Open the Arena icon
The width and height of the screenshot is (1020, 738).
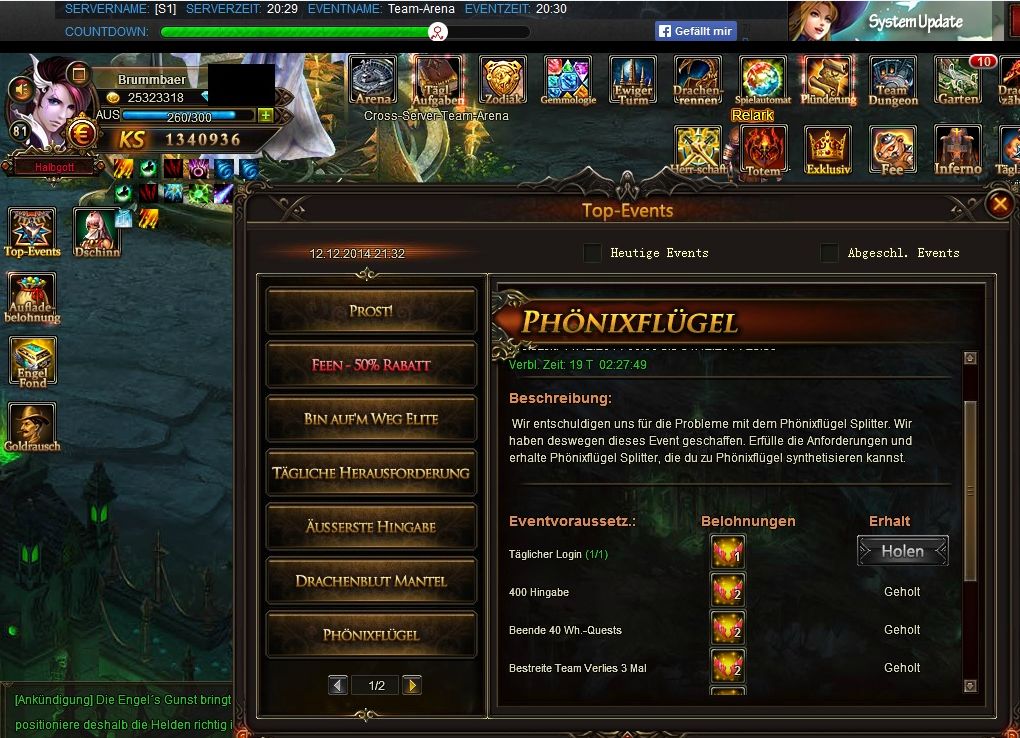[x=372, y=79]
